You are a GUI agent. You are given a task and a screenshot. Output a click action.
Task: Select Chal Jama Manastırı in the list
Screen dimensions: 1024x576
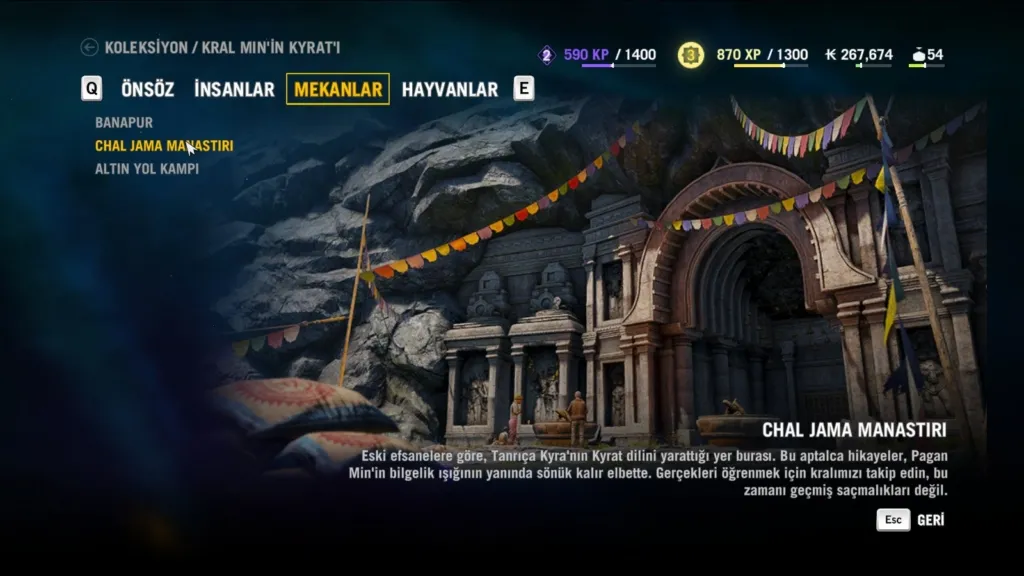164,146
